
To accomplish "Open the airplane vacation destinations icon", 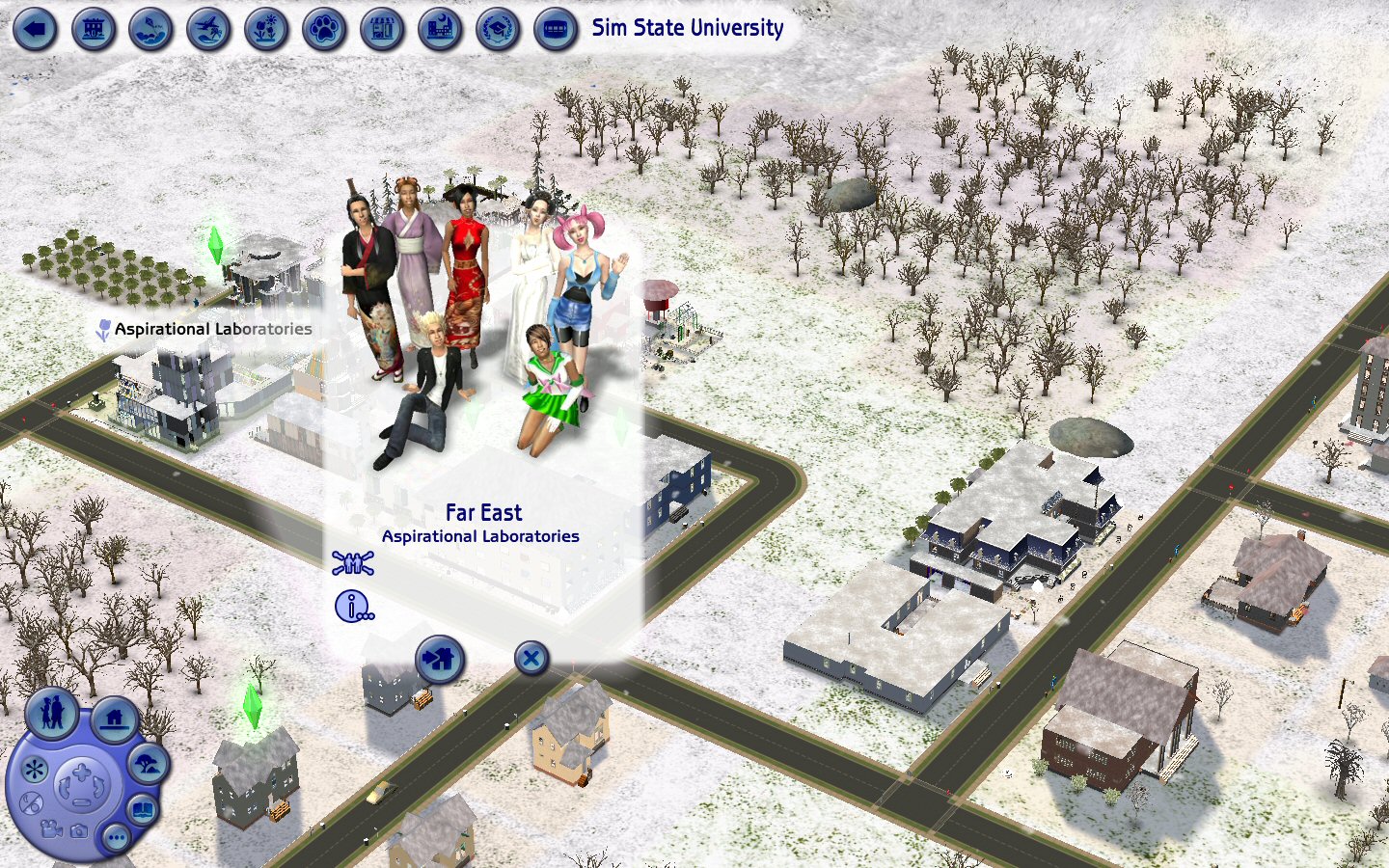I will [x=208, y=29].
